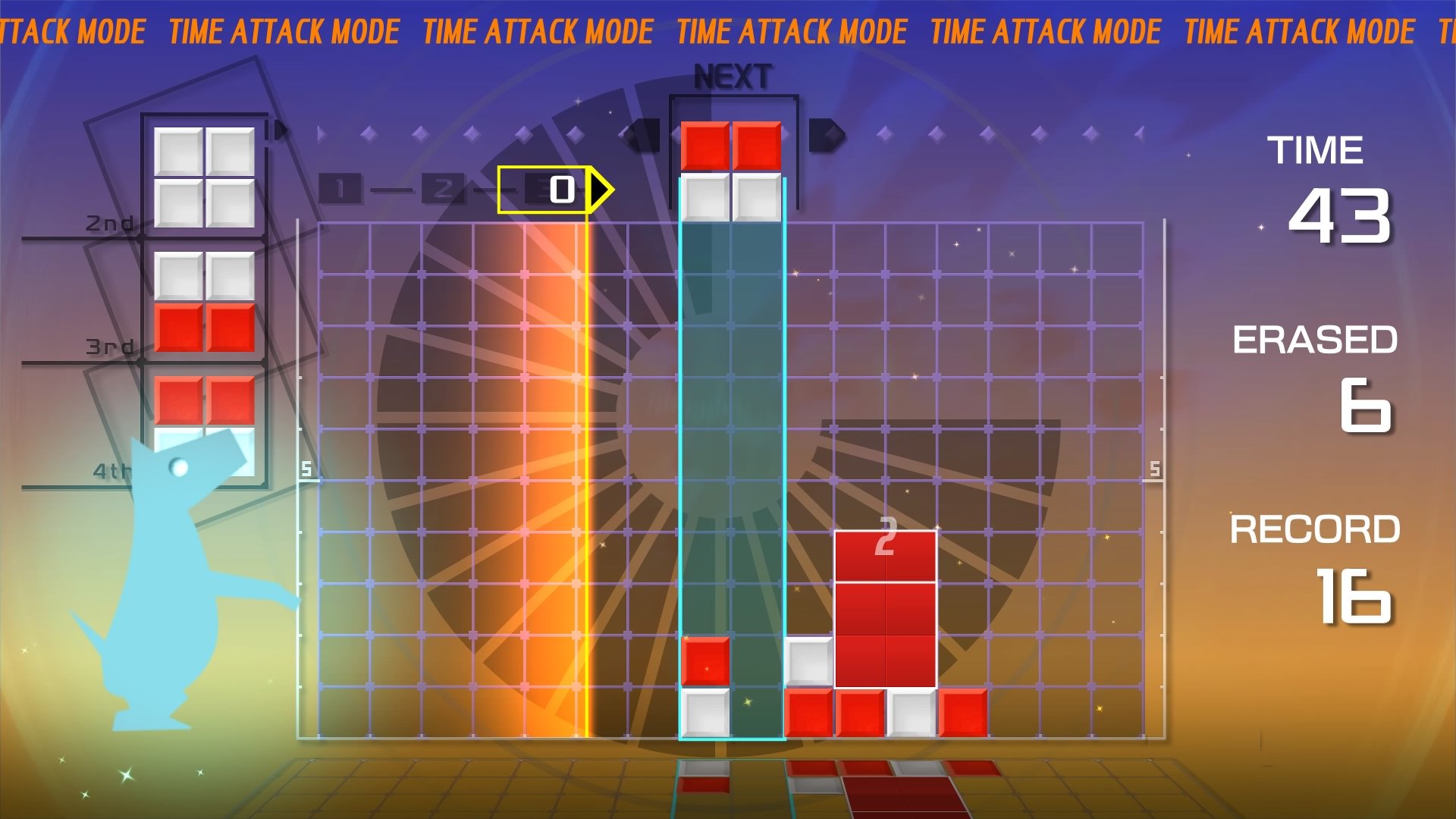This screenshot has width=1456, height=819.
Task: Expand the yellow arrow beside the zero counter
Action: point(599,191)
